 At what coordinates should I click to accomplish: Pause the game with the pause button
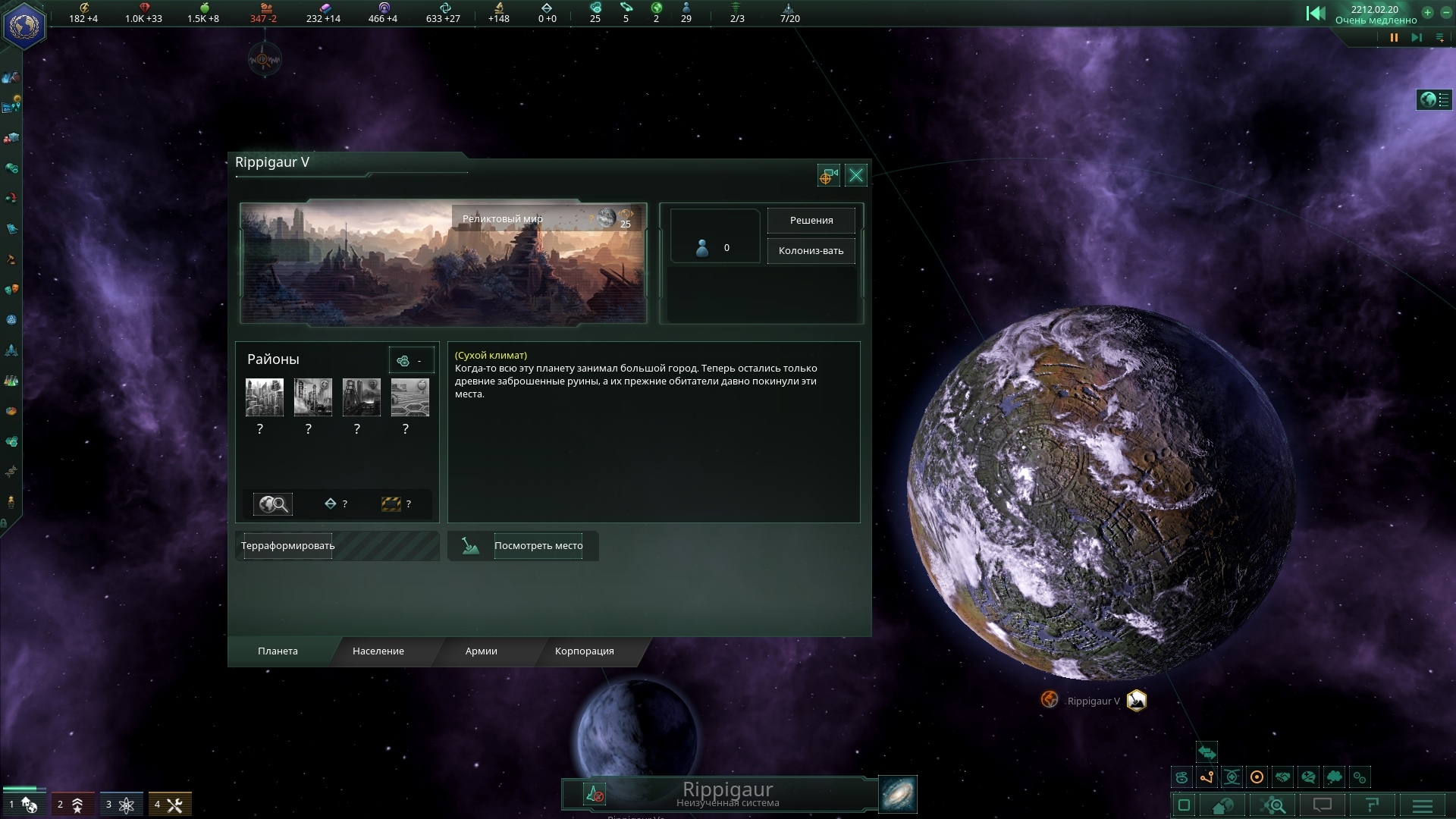point(1394,38)
